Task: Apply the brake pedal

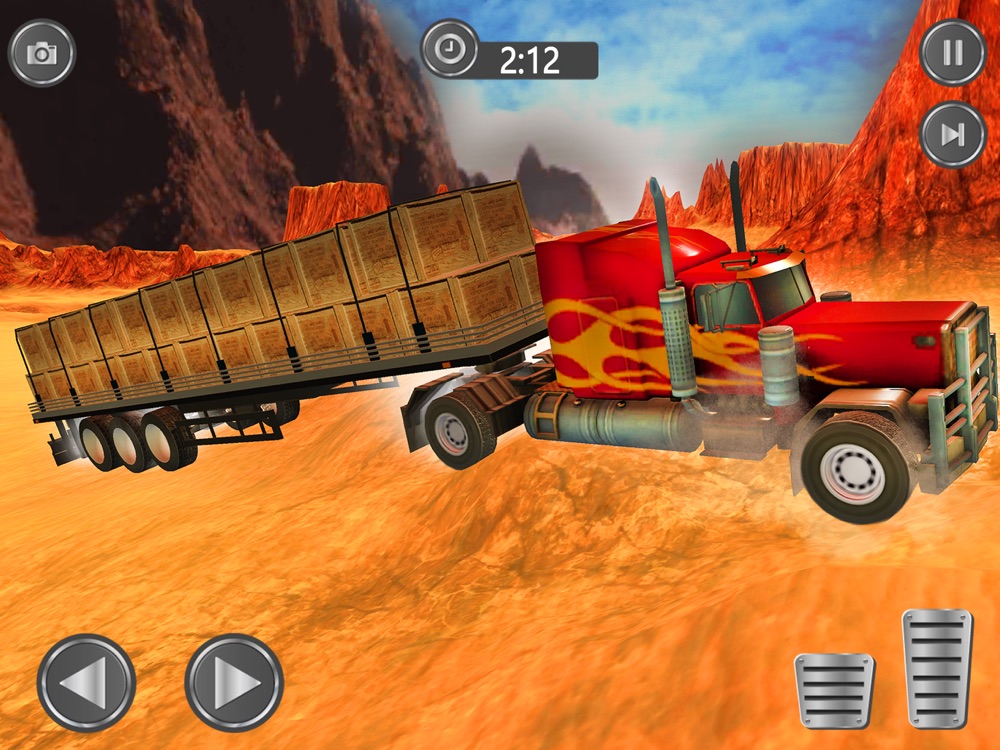Action: [x=834, y=689]
